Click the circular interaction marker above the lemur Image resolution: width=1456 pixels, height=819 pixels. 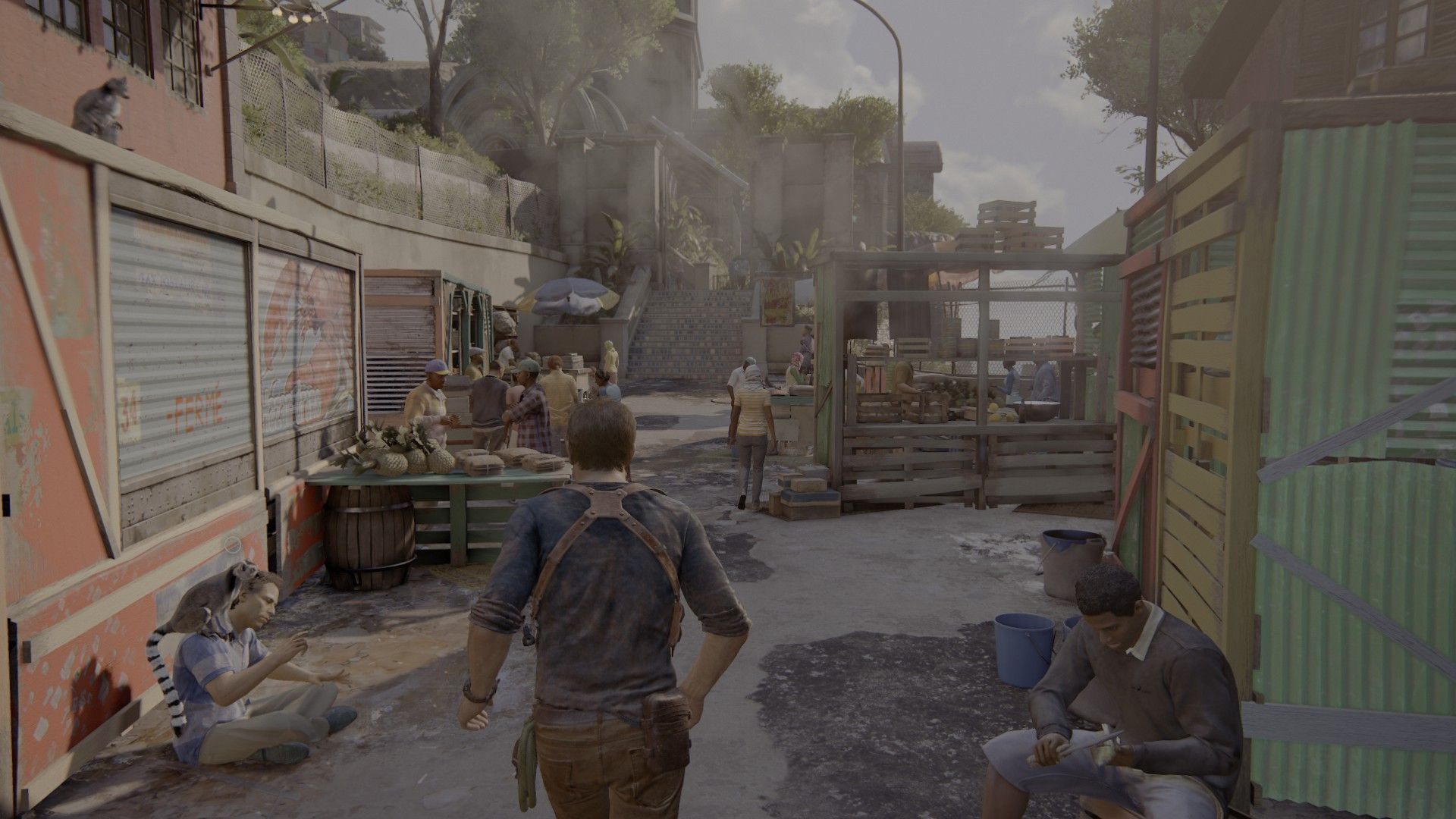coord(234,544)
